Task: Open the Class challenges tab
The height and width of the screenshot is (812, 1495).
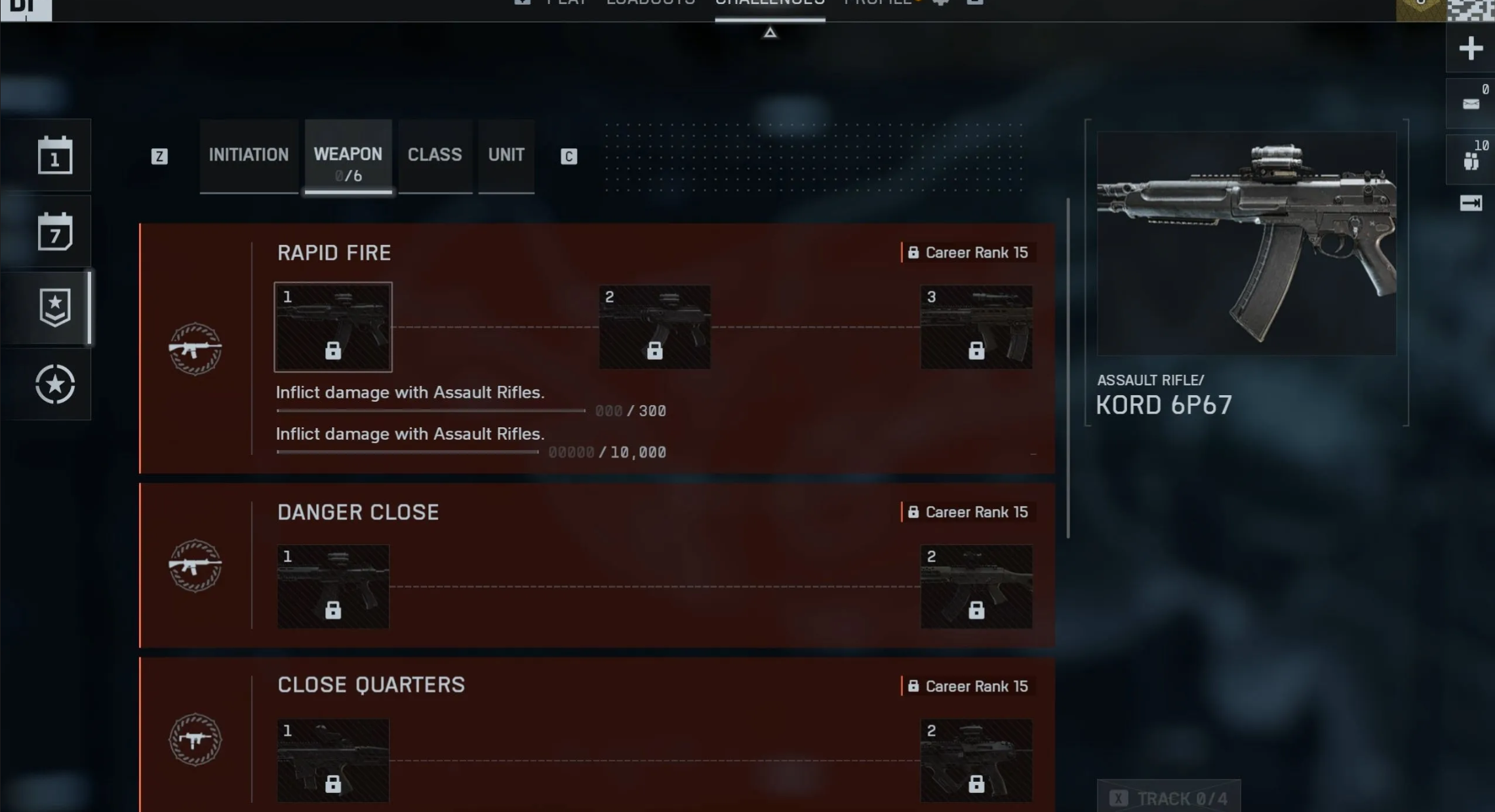Action: (435, 155)
